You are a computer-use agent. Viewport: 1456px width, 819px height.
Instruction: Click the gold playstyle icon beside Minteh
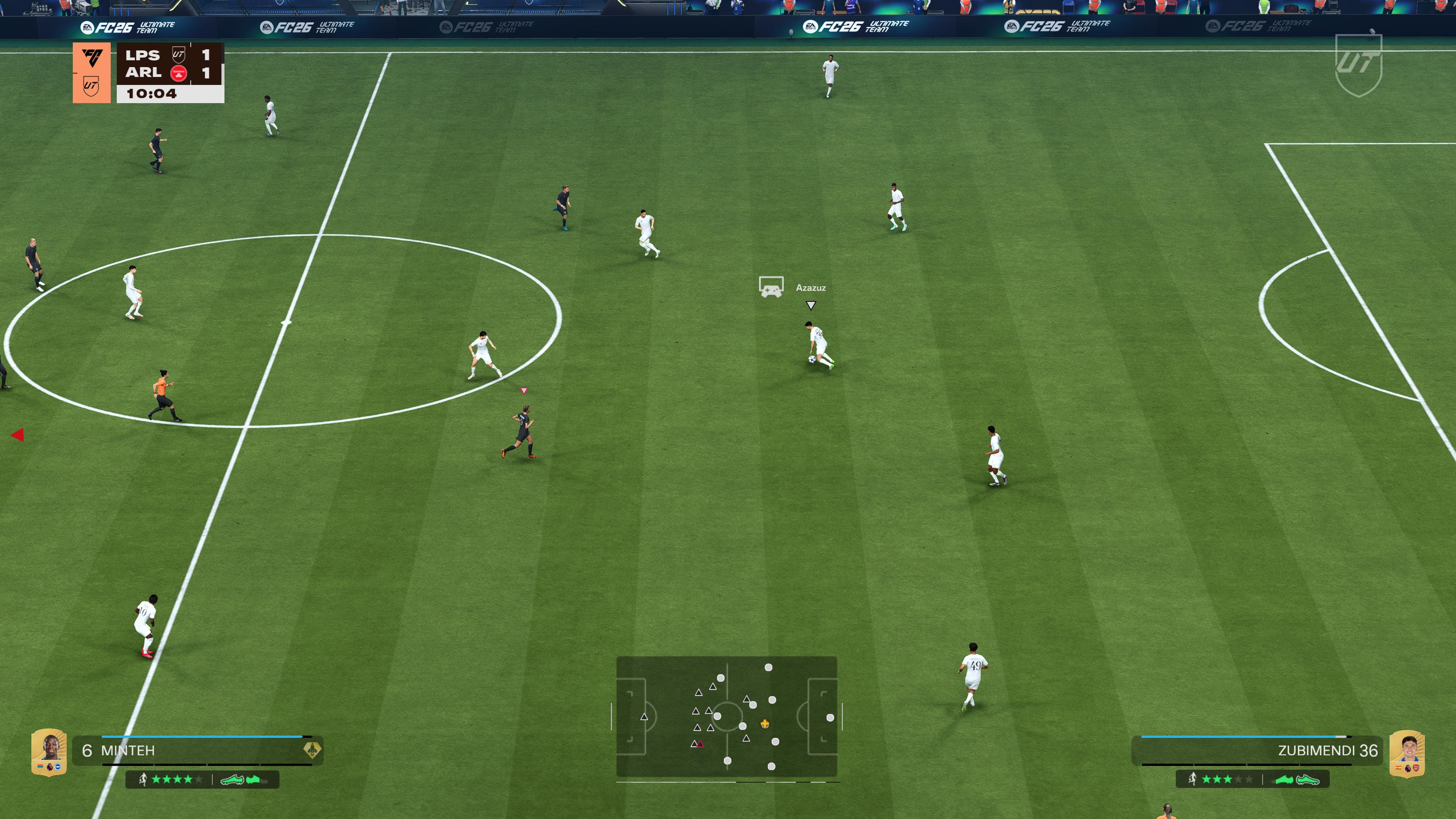[x=312, y=750]
